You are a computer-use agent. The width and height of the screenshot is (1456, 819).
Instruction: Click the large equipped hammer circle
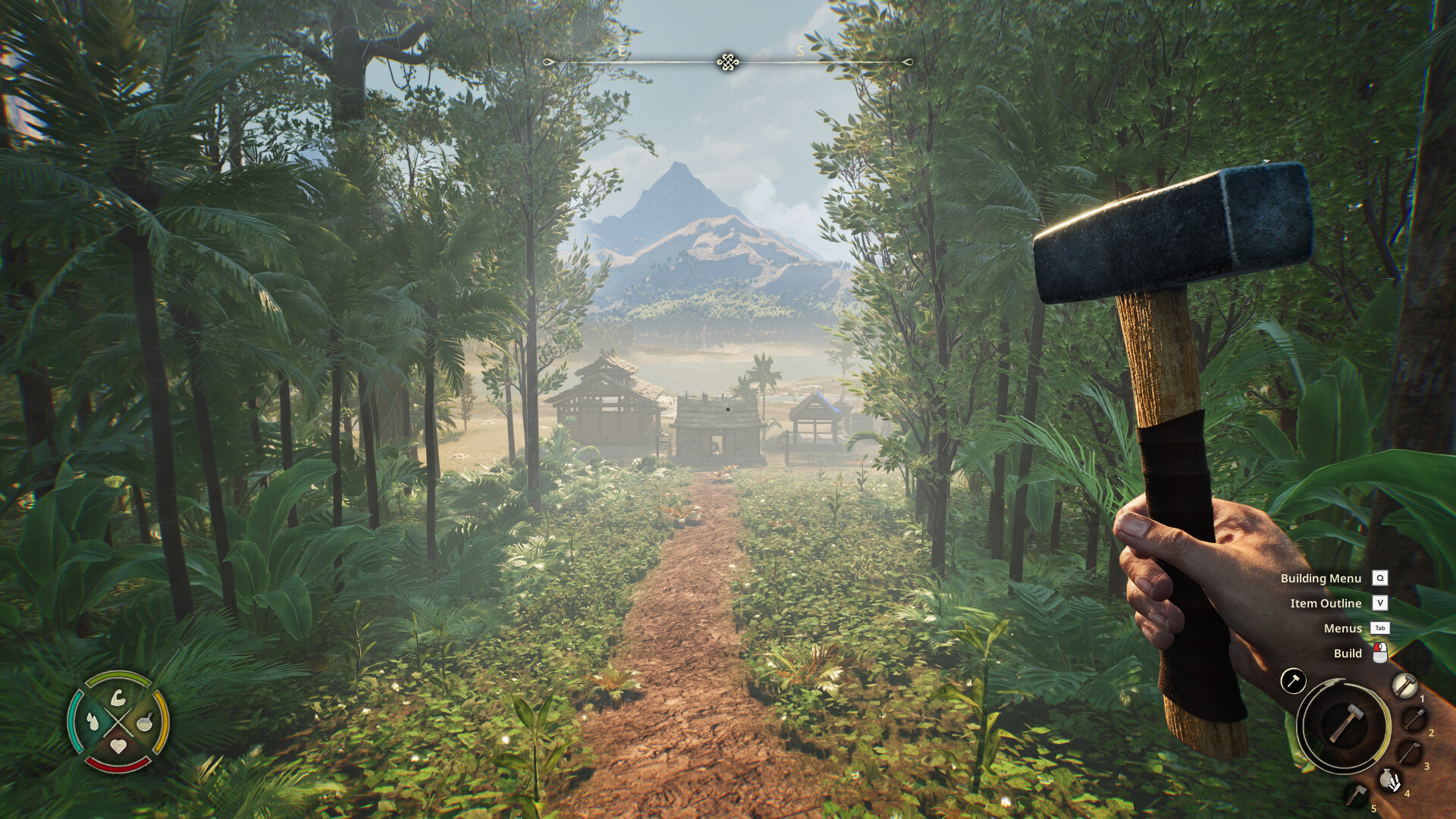coord(1344,723)
